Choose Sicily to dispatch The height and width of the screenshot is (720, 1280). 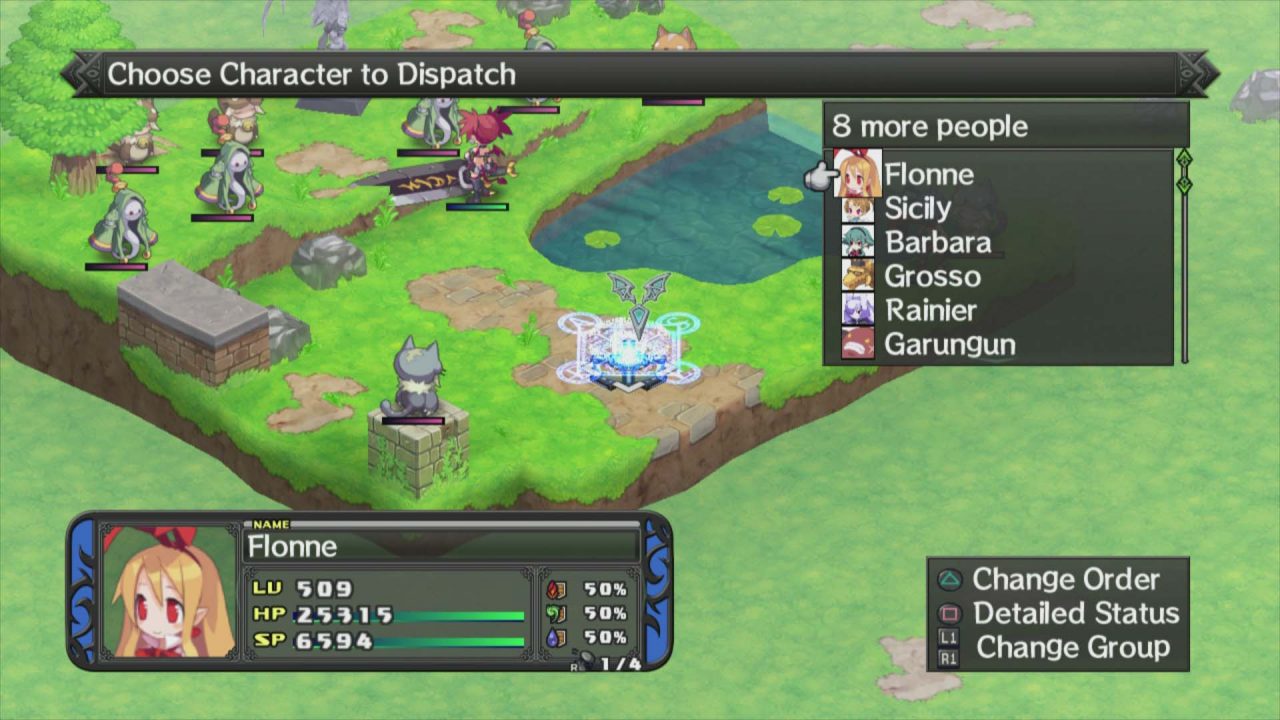pyautogui.click(x=917, y=209)
